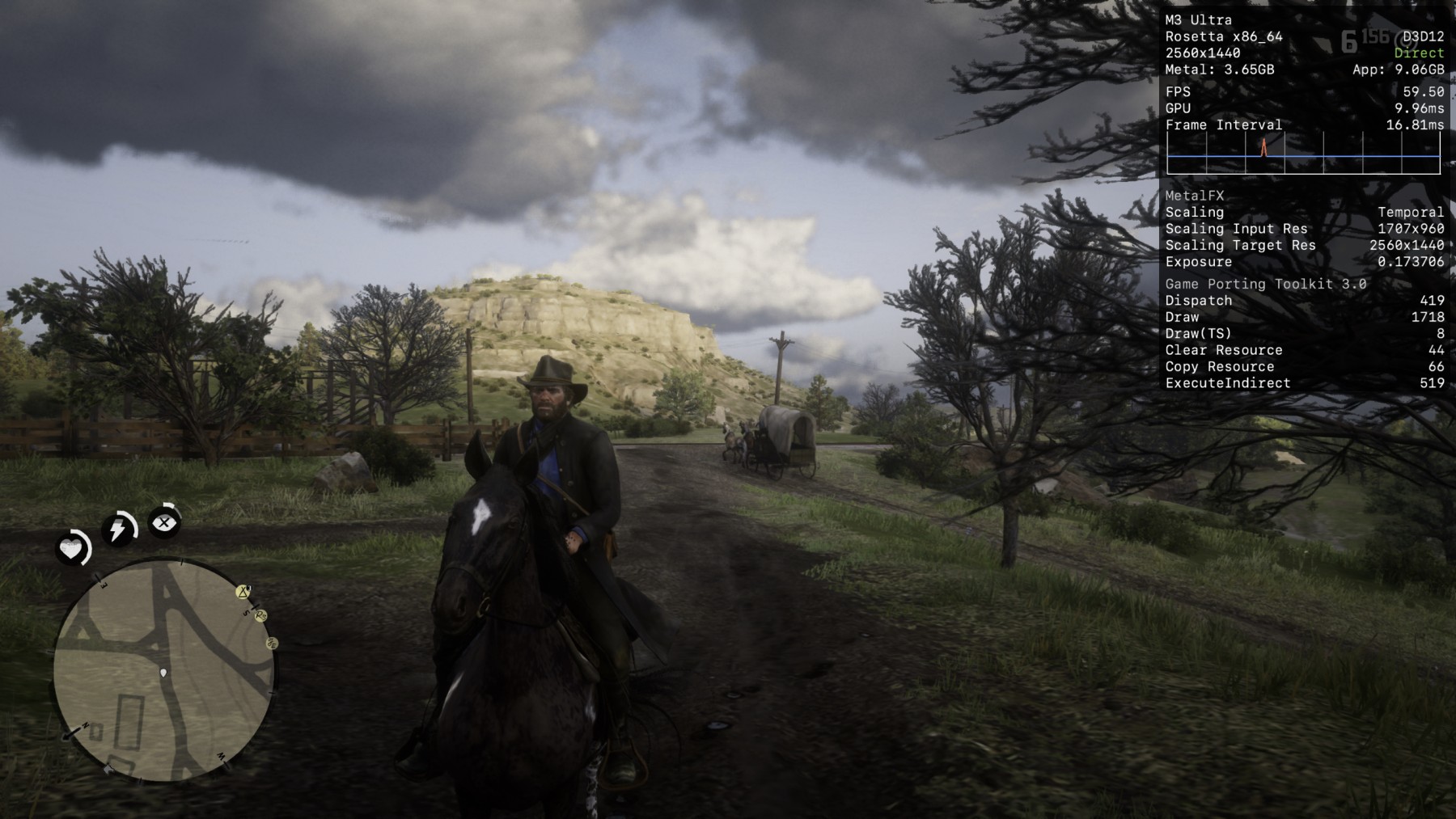This screenshot has height=819, width=1456.
Task: Select the RS mission marker on minimap
Action: coord(260,616)
